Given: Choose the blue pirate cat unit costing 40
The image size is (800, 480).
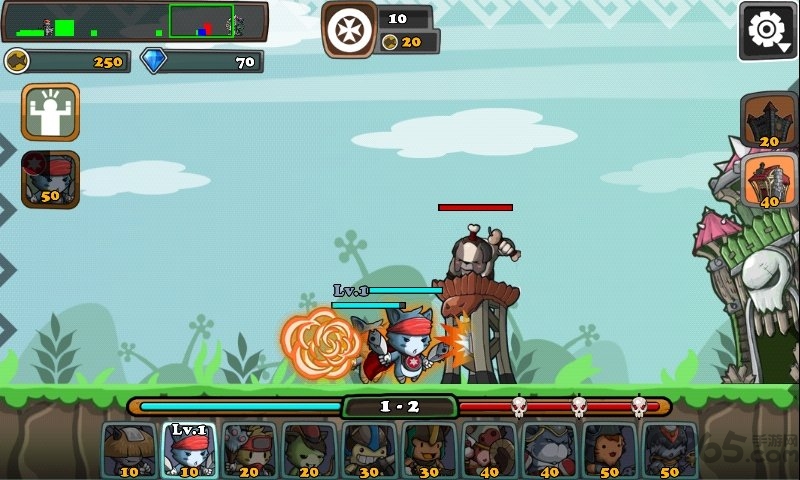Looking at the screenshot, I should (x=549, y=450).
